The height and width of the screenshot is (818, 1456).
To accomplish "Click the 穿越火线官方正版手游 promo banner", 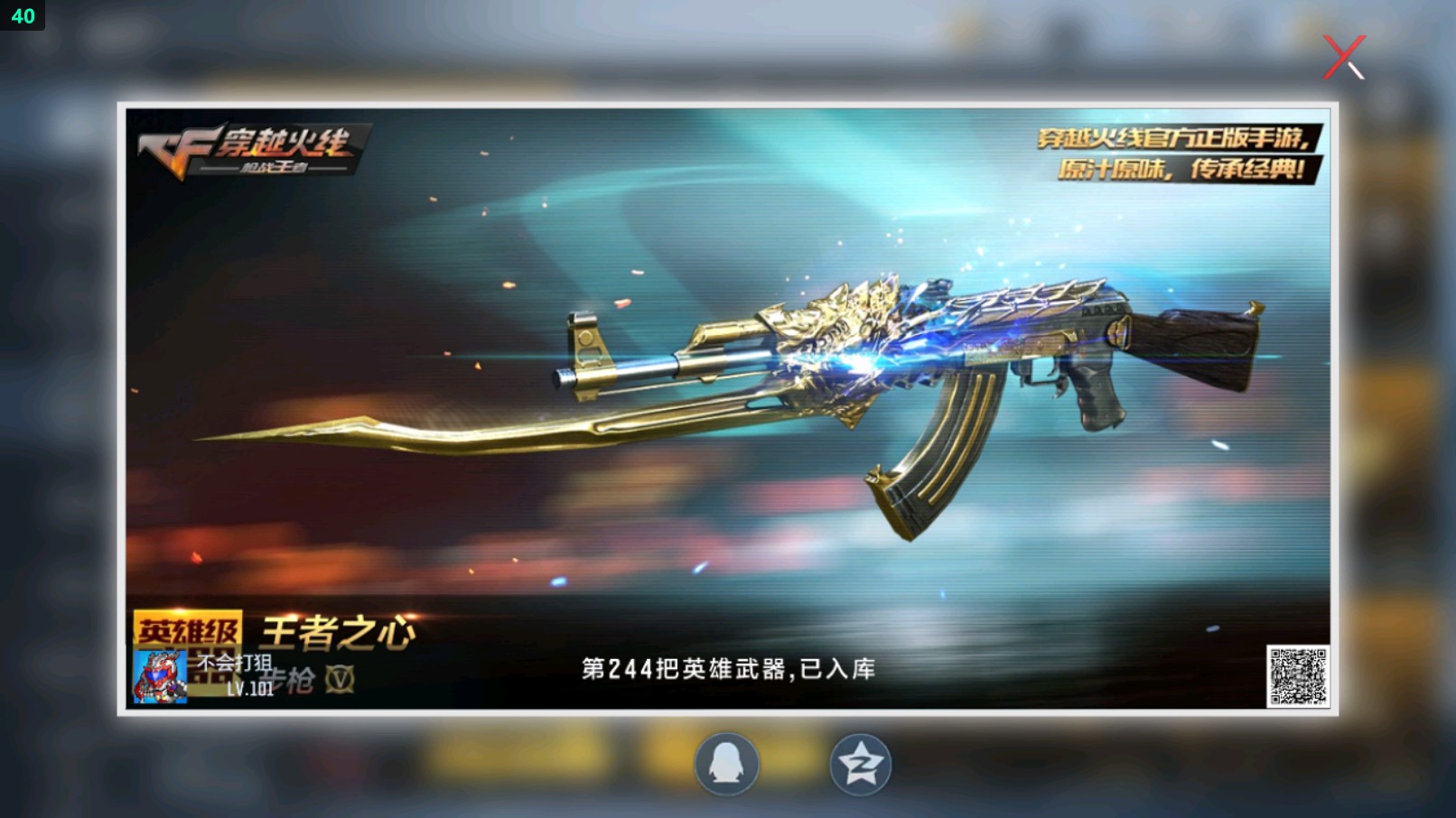I will (x=1169, y=135).
